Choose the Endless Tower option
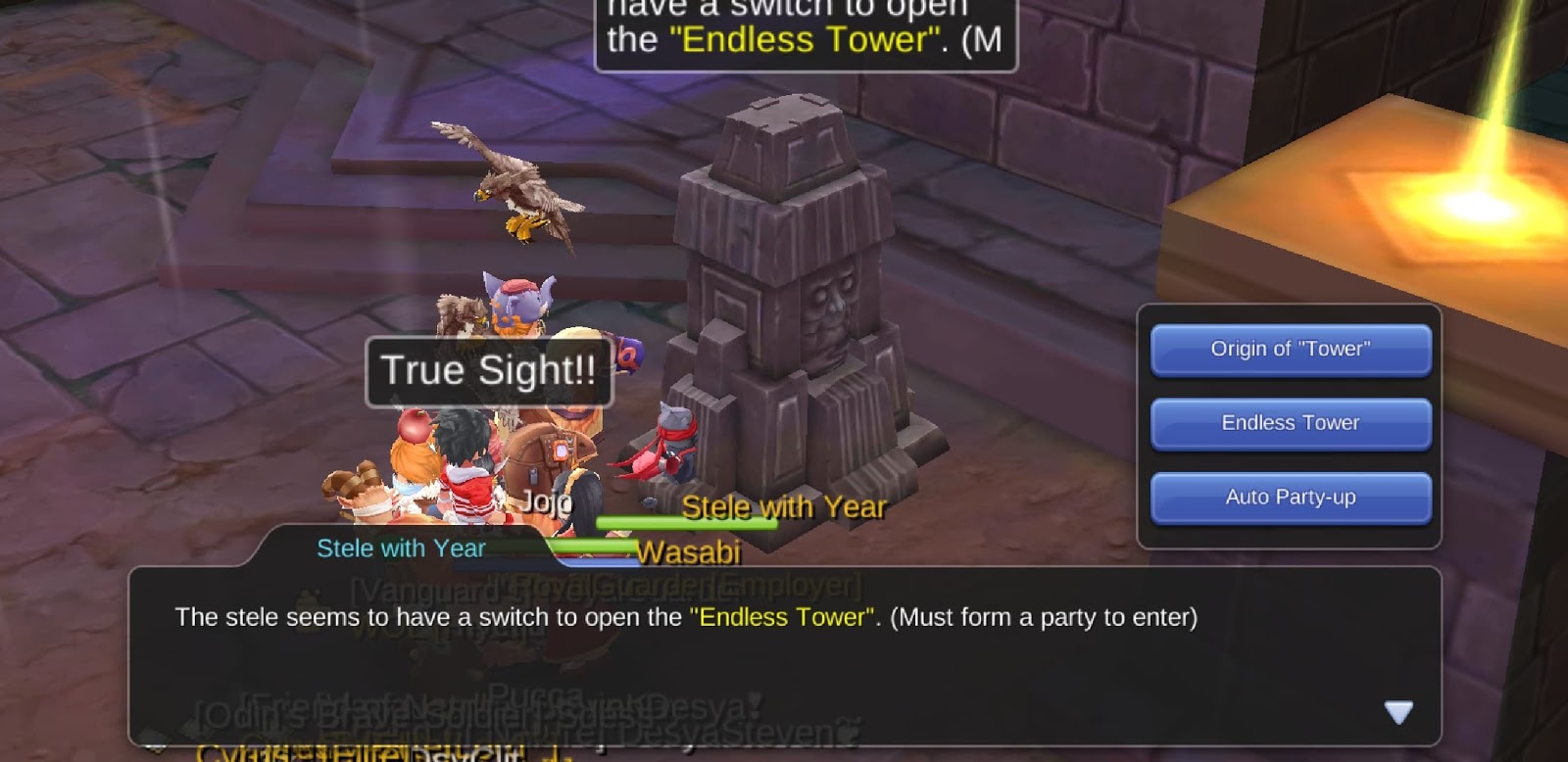The image size is (1568, 762). [x=1289, y=423]
